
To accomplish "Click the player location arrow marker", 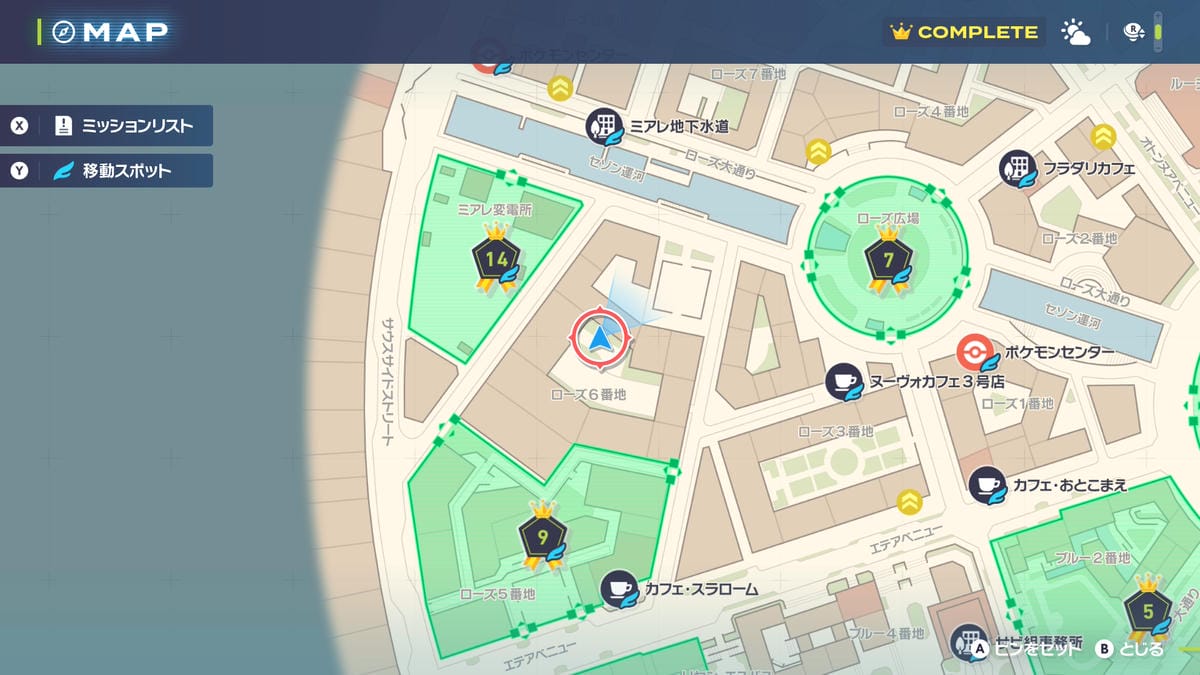I will coord(600,340).
